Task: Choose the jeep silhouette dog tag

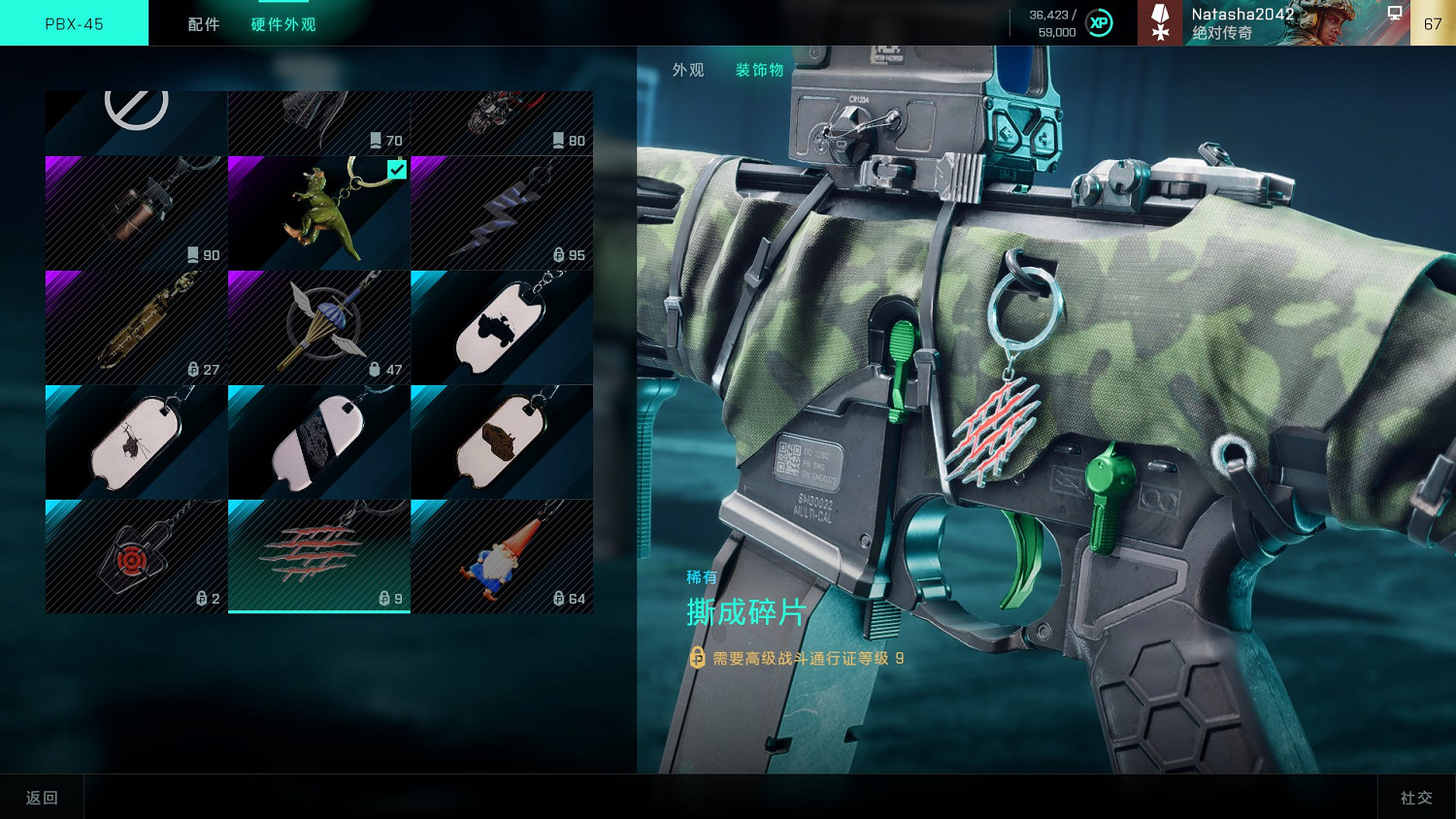Action: [501, 327]
